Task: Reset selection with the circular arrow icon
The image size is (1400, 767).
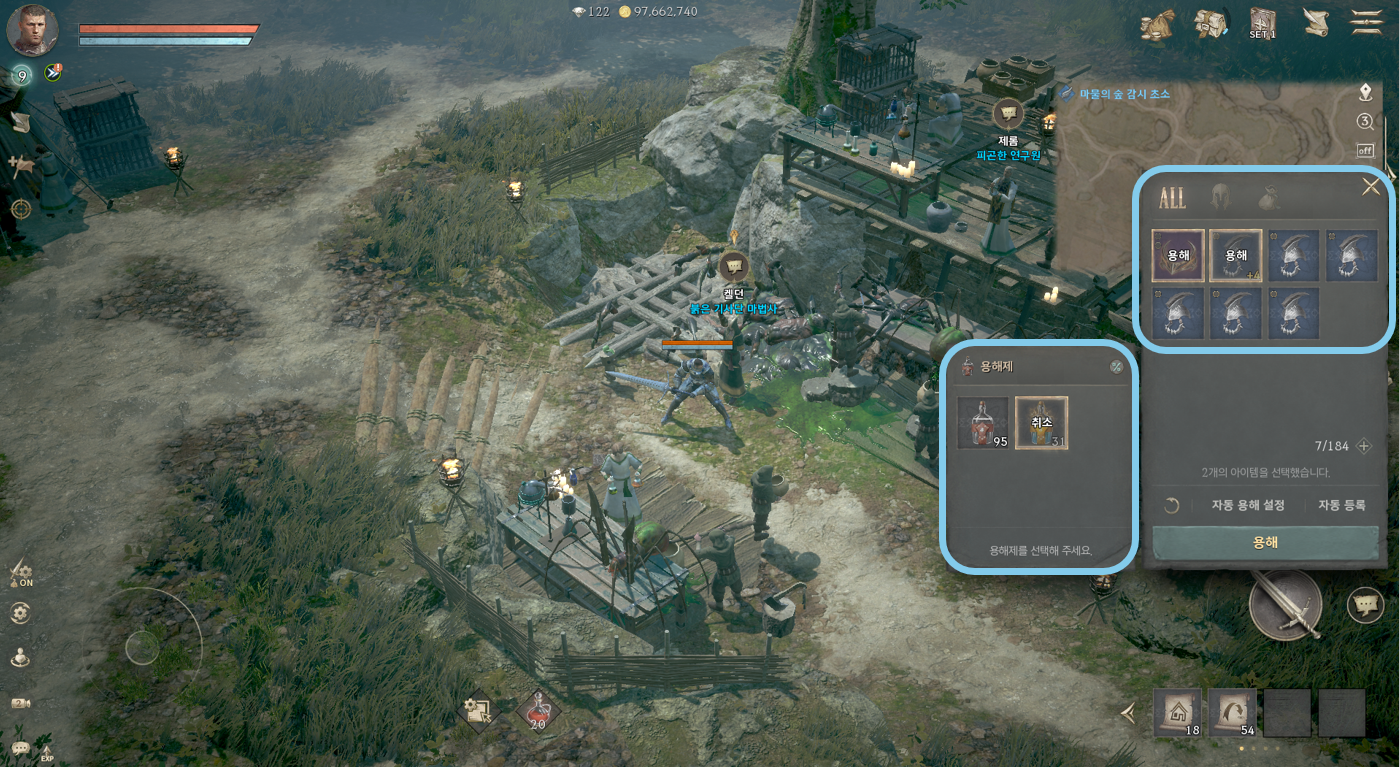Action: (1171, 505)
